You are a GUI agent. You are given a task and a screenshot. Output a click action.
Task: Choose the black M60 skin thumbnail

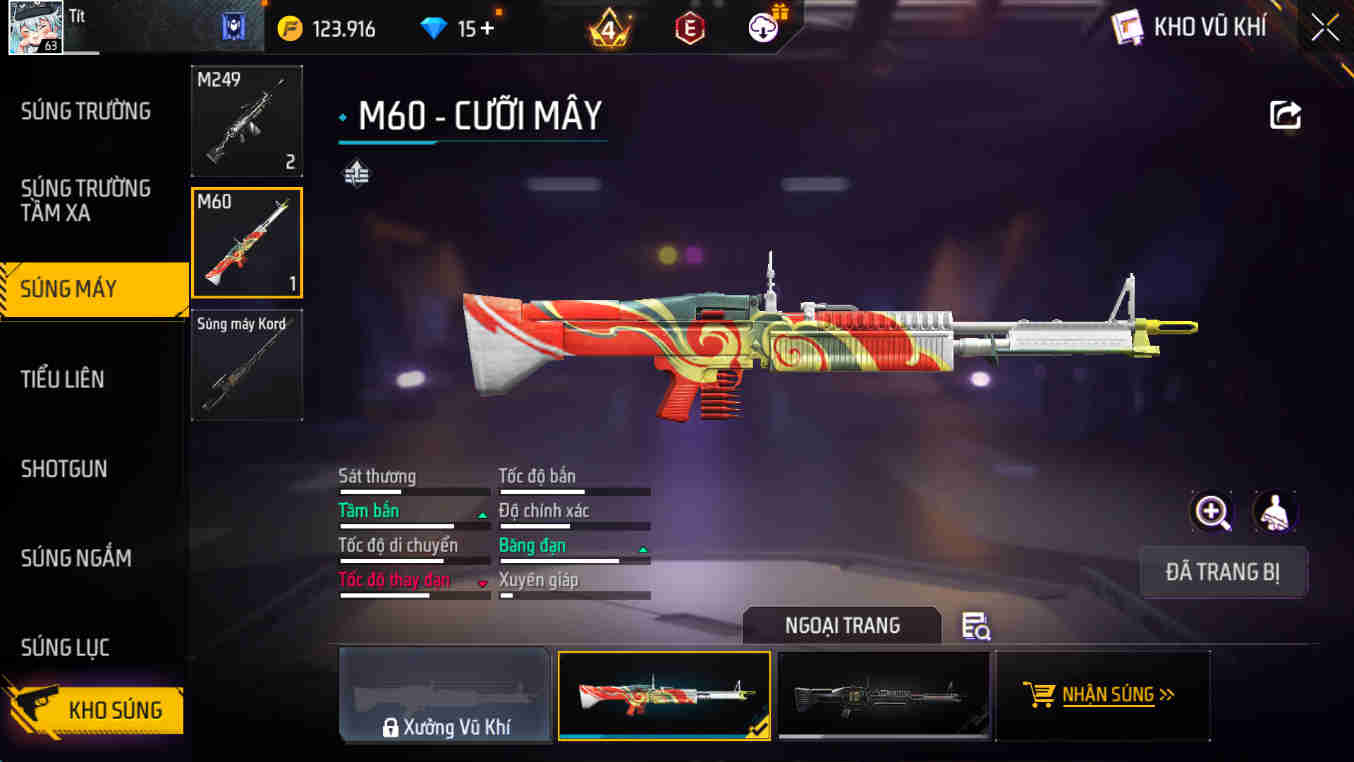pos(883,695)
